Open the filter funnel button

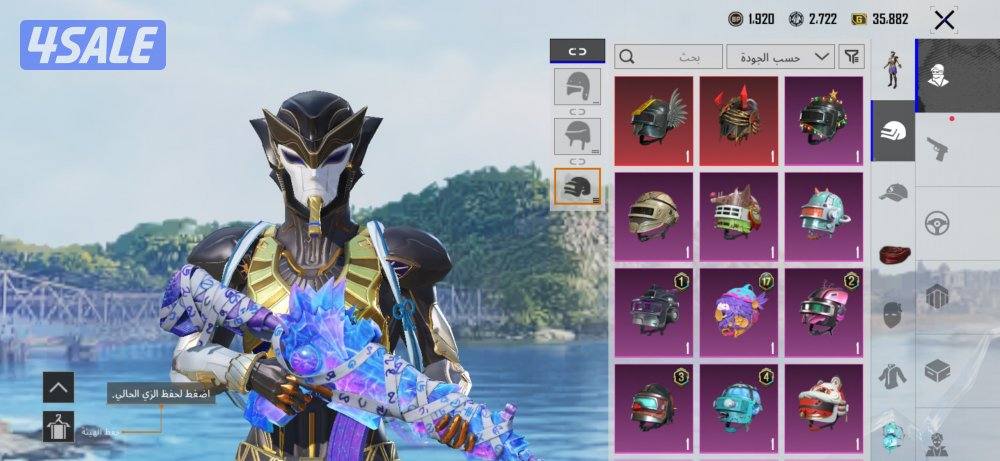(x=851, y=57)
